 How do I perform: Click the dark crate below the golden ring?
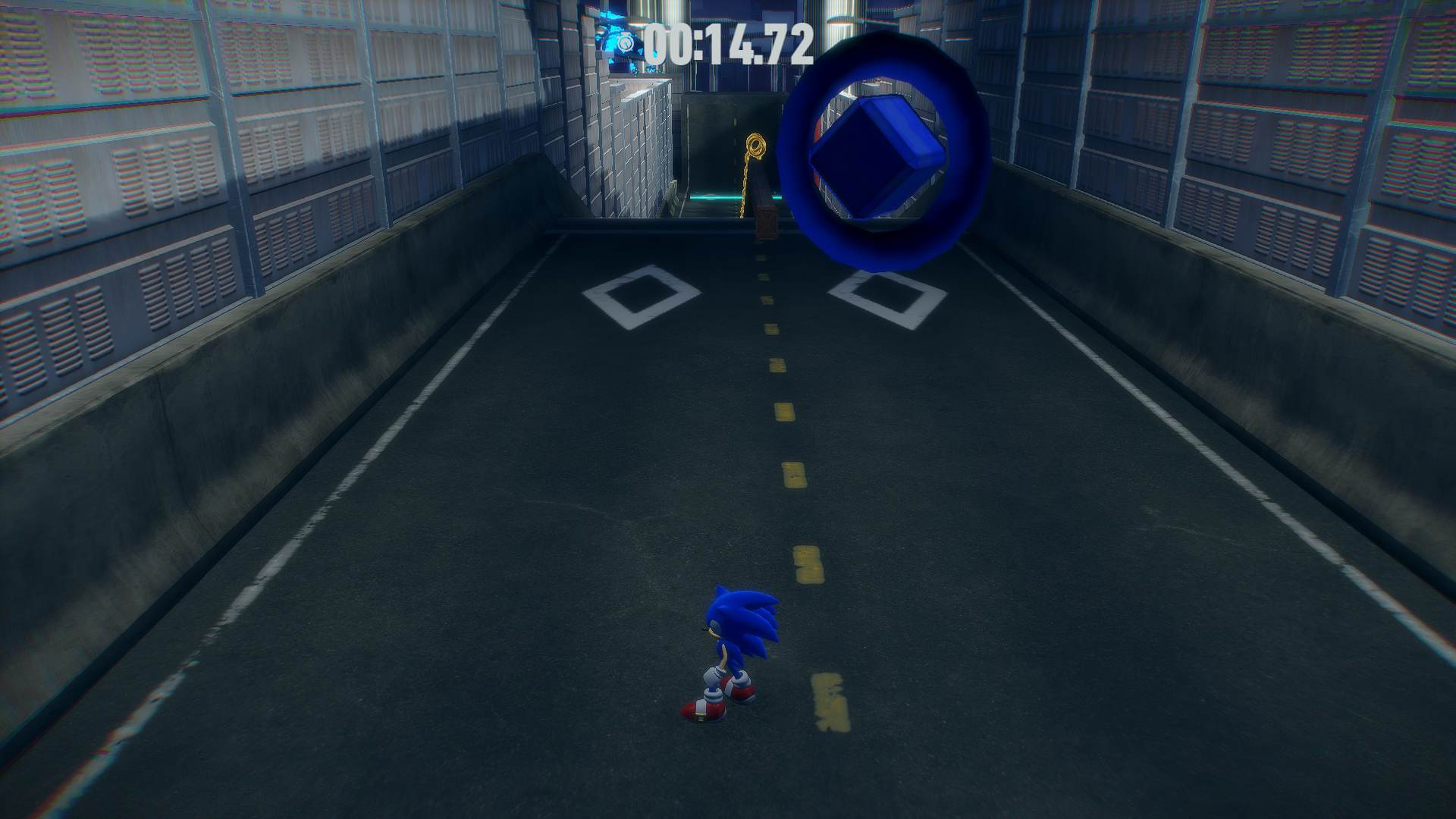(767, 222)
